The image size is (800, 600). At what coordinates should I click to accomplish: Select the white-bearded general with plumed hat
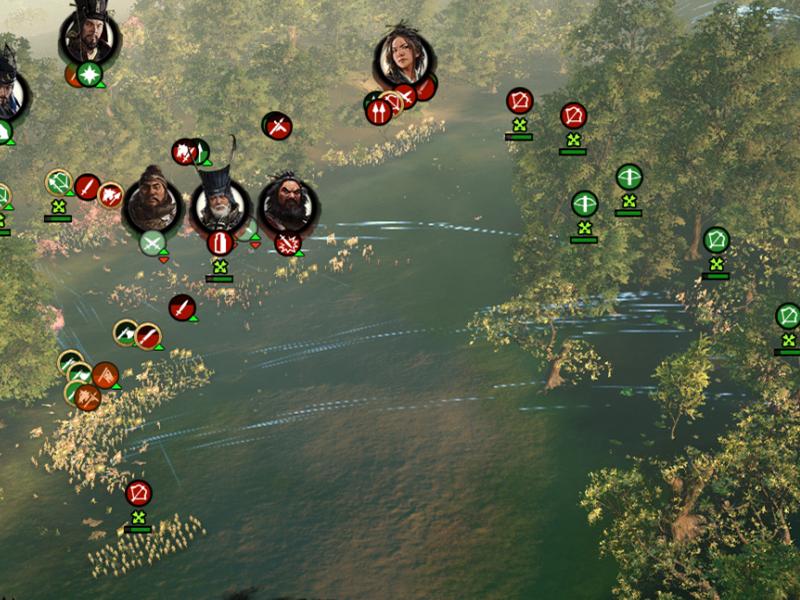point(218,203)
